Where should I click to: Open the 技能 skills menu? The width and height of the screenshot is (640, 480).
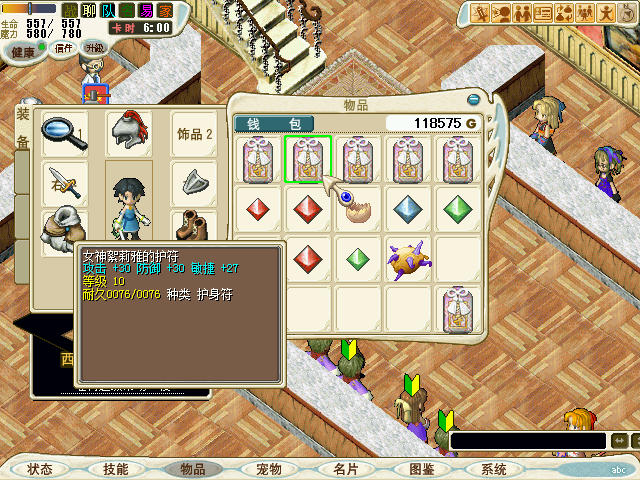pyautogui.click(x=116, y=469)
